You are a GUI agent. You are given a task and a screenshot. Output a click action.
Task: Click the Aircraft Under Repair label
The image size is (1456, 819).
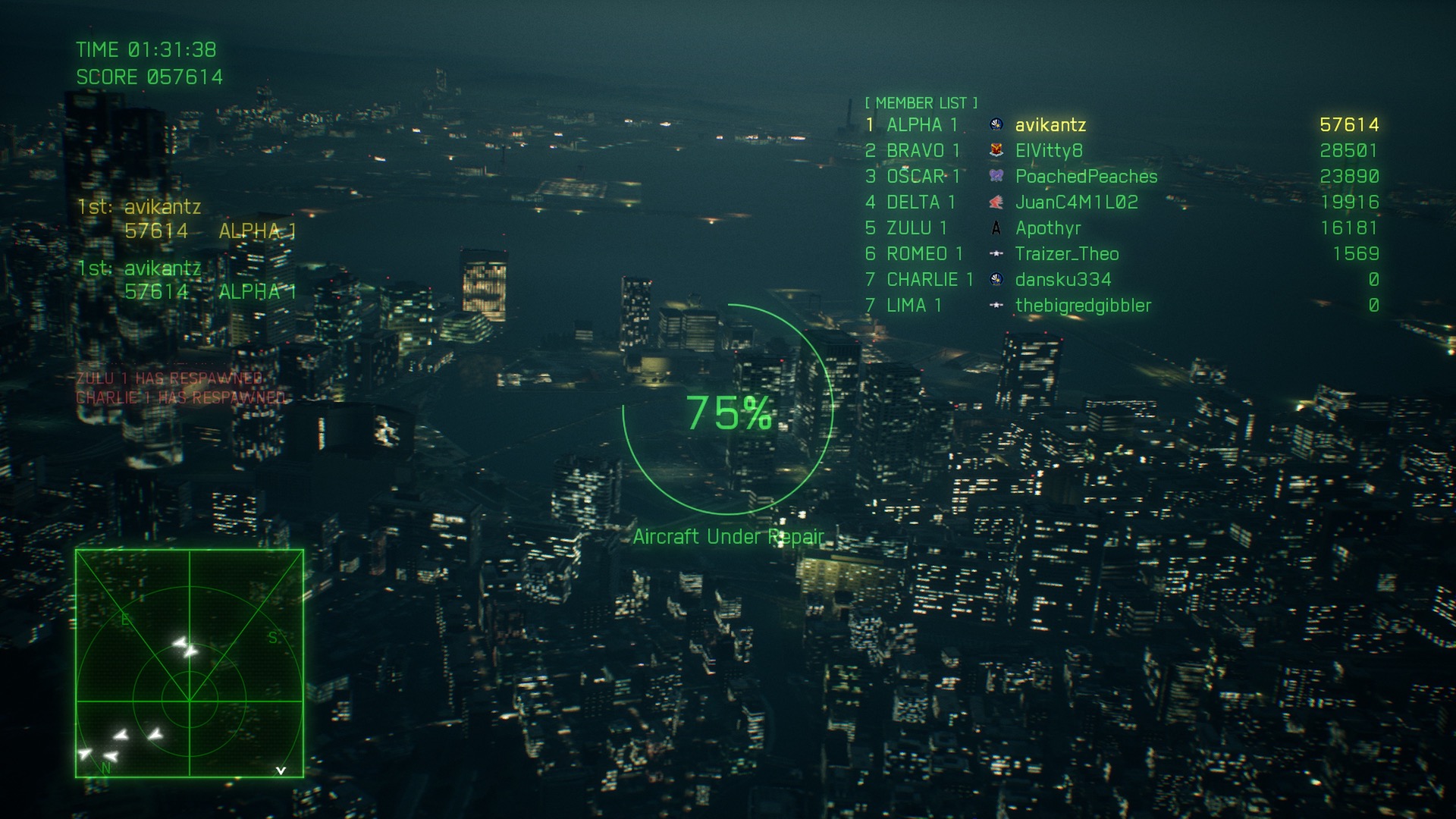pos(729,536)
